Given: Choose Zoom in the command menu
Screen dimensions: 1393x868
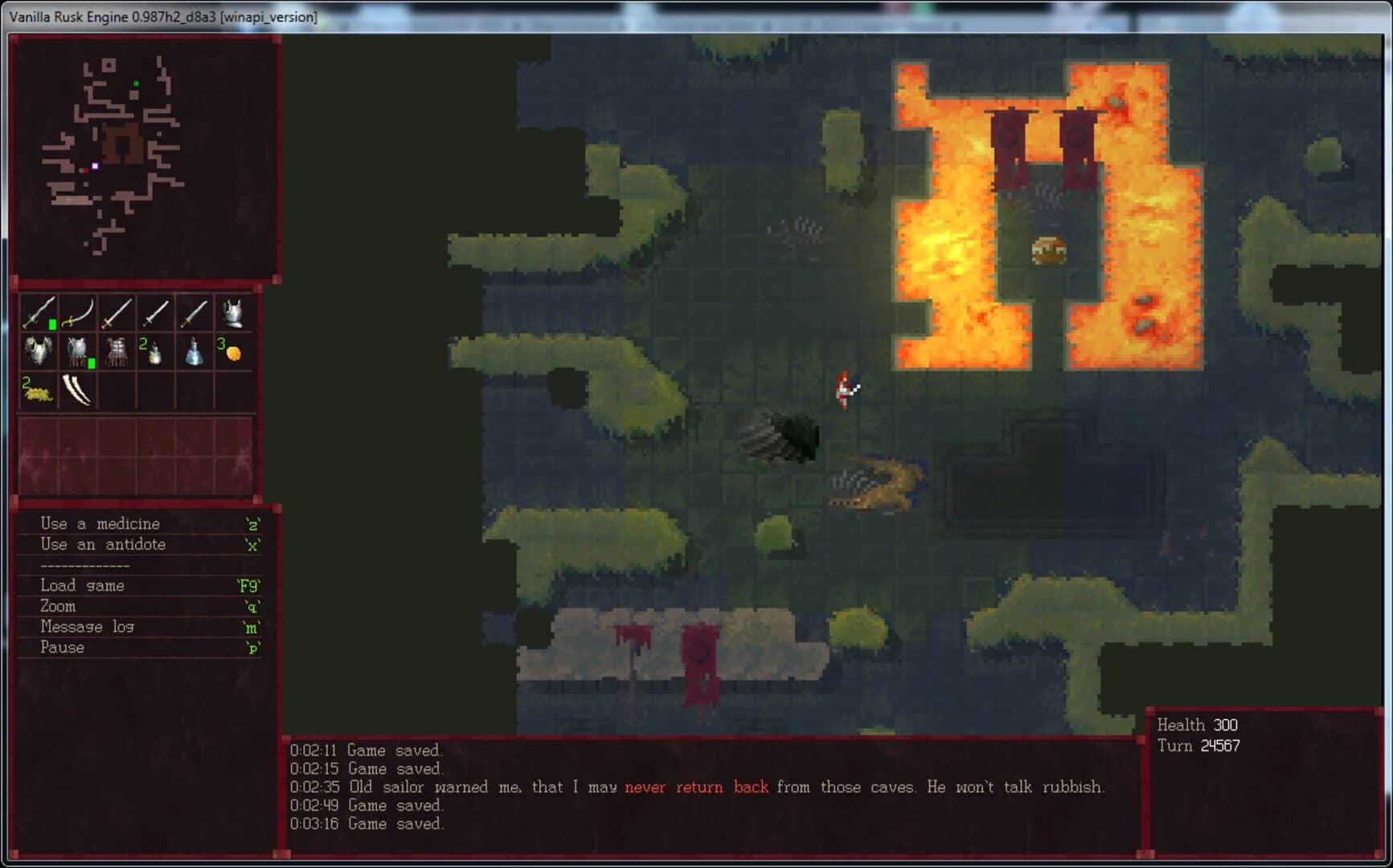Looking at the screenshot, I should (57, 606).
